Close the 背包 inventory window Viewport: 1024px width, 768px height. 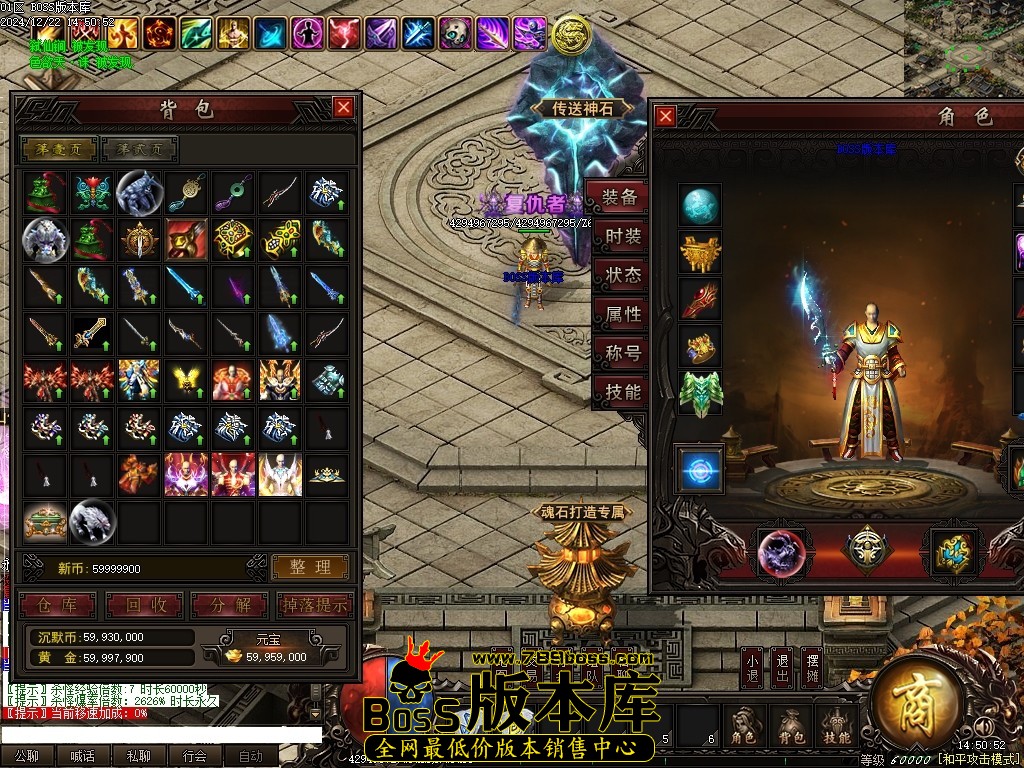pyautogui.click(x=343, y=107)
